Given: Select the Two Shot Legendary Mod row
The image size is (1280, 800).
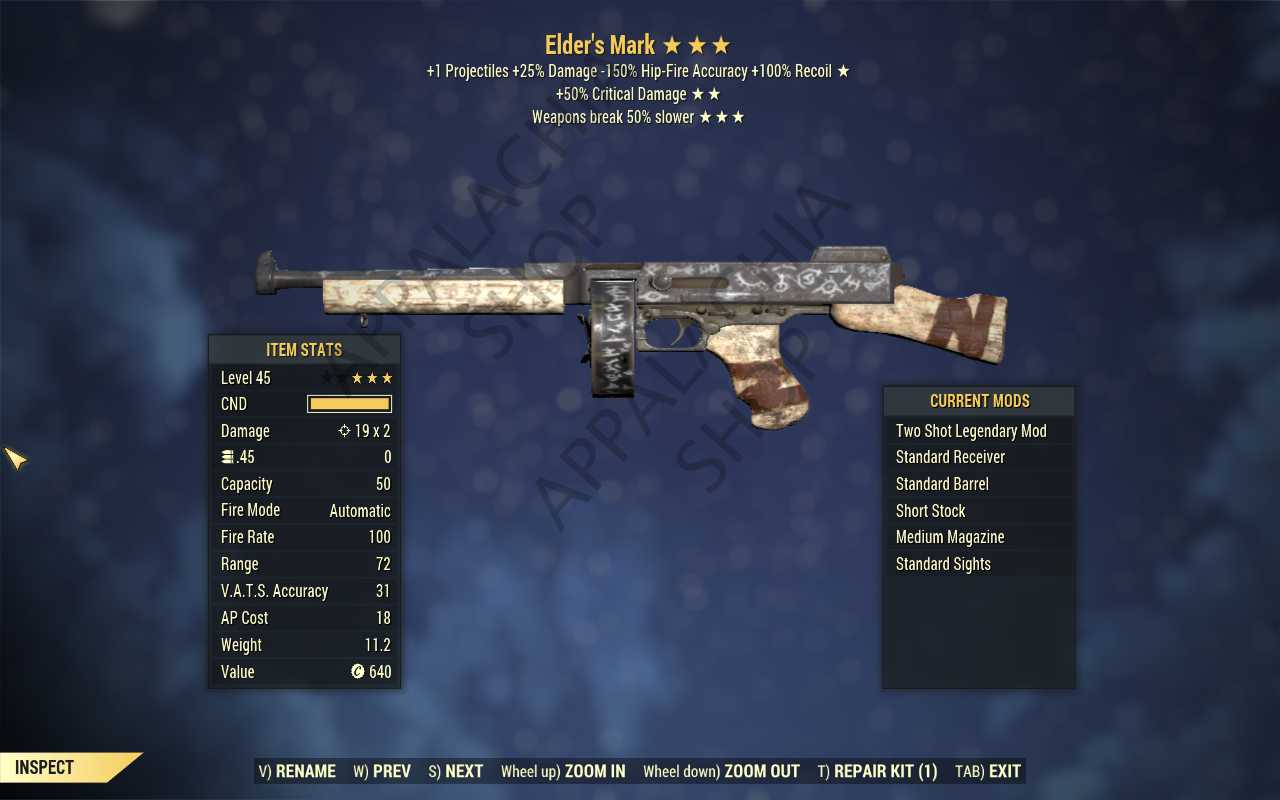Looking at the screenshot, I should point(971,431).
